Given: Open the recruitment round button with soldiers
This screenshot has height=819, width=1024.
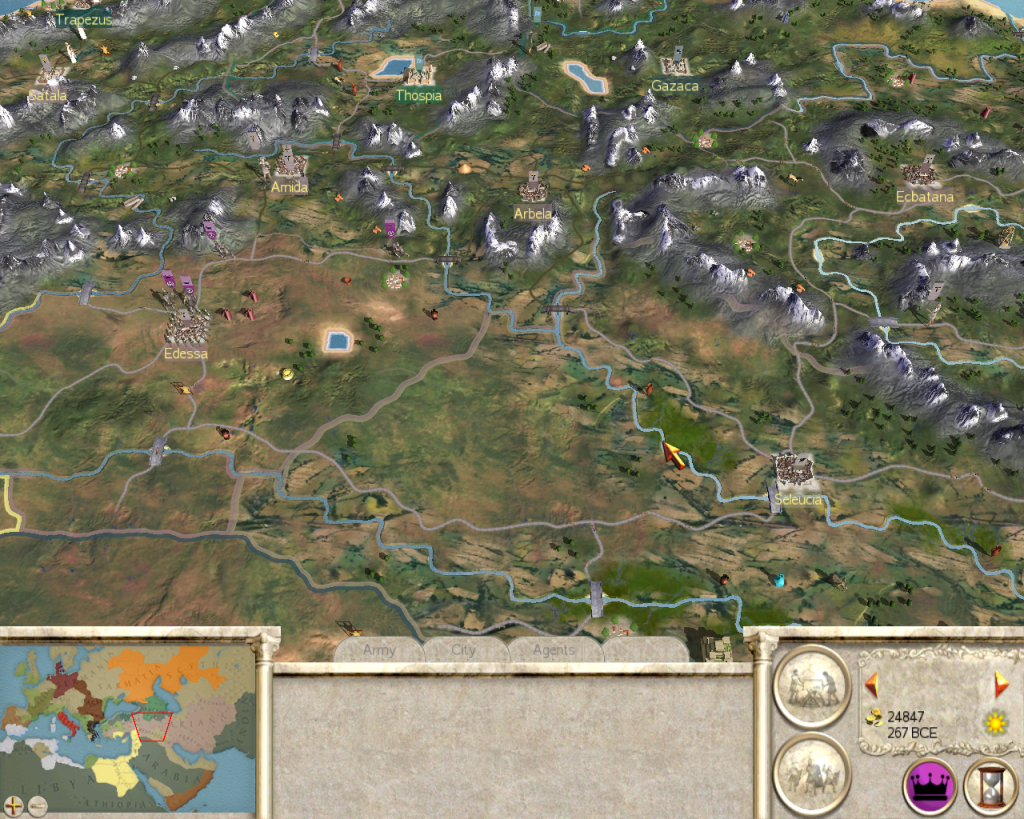Looking at the screenshot, I should pos(812,773).
